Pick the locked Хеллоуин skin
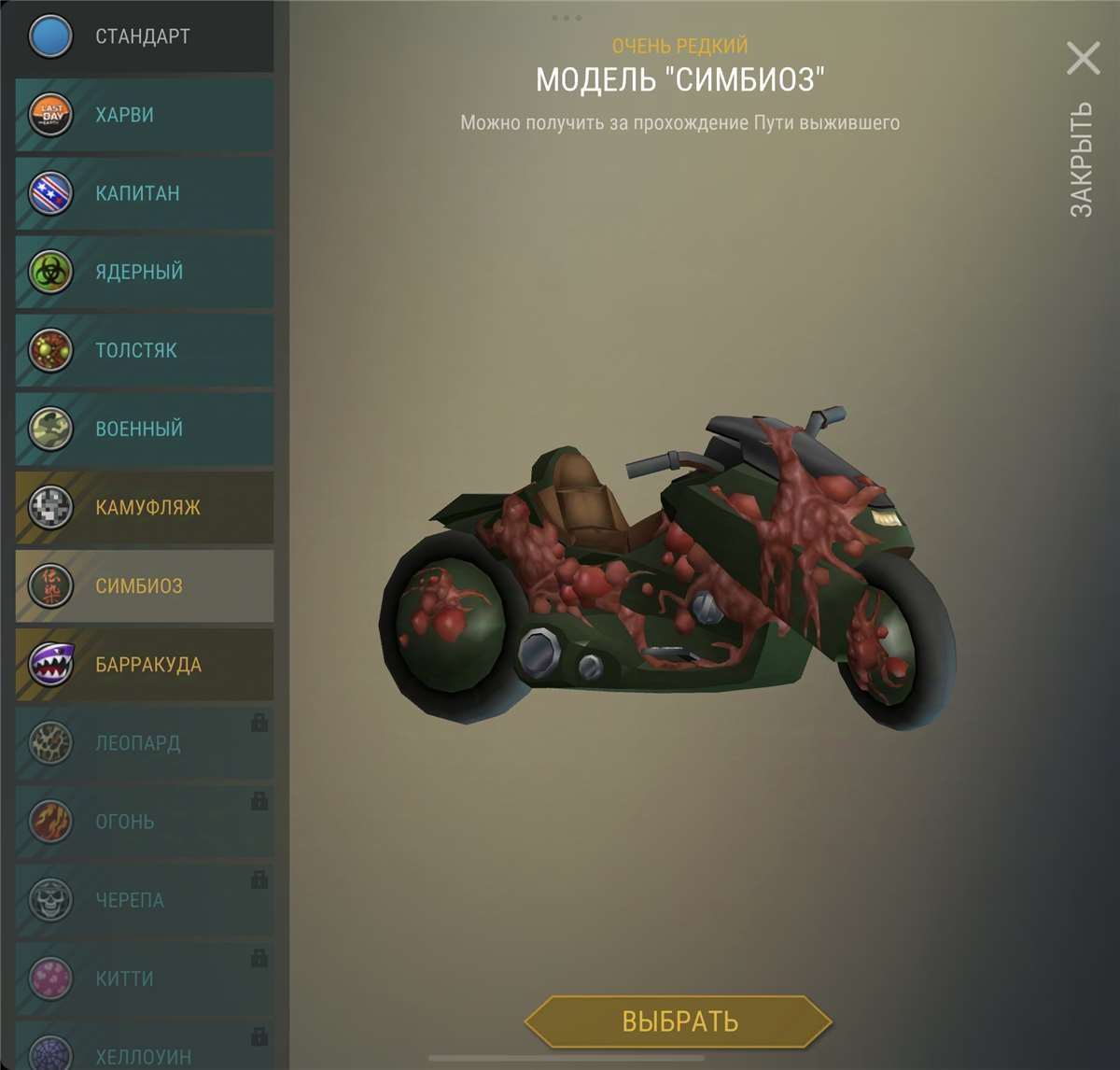 145,1053
